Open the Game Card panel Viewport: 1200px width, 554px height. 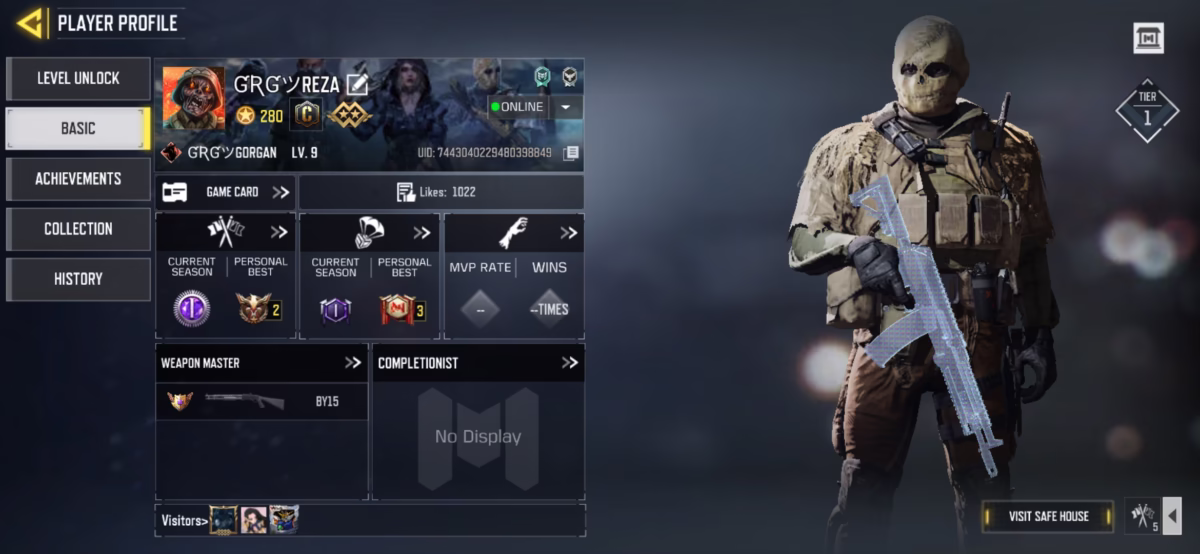point(226,192)
